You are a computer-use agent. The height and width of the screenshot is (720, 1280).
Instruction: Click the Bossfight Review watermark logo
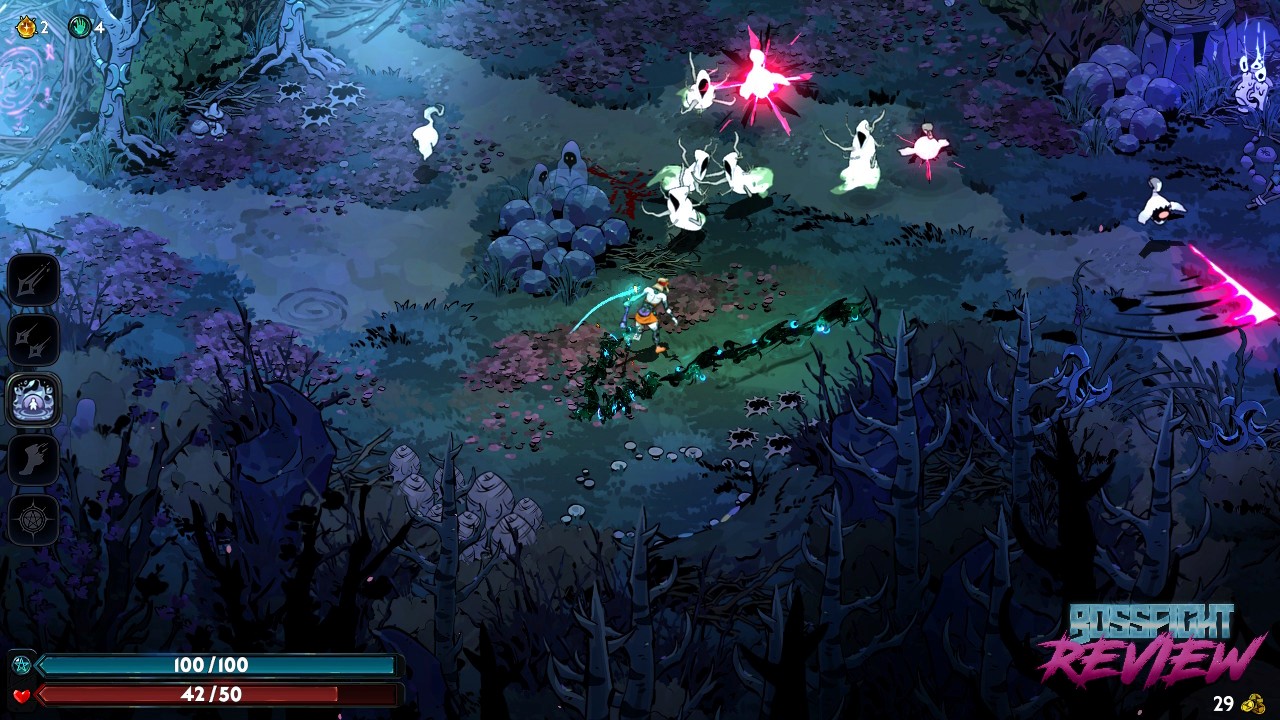pos(1150,644)
